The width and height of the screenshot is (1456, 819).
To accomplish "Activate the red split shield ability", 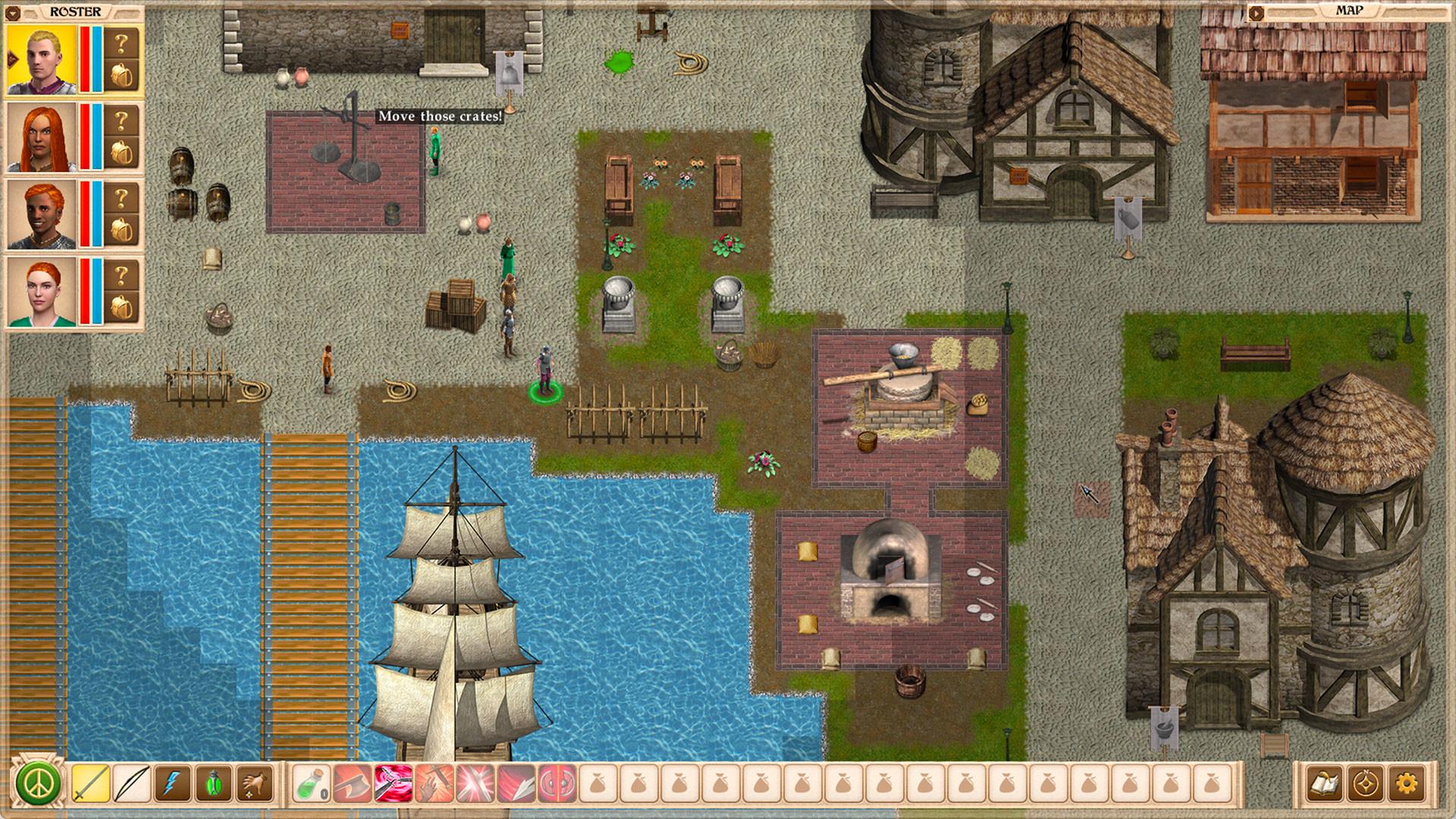I will coord(557,783).
